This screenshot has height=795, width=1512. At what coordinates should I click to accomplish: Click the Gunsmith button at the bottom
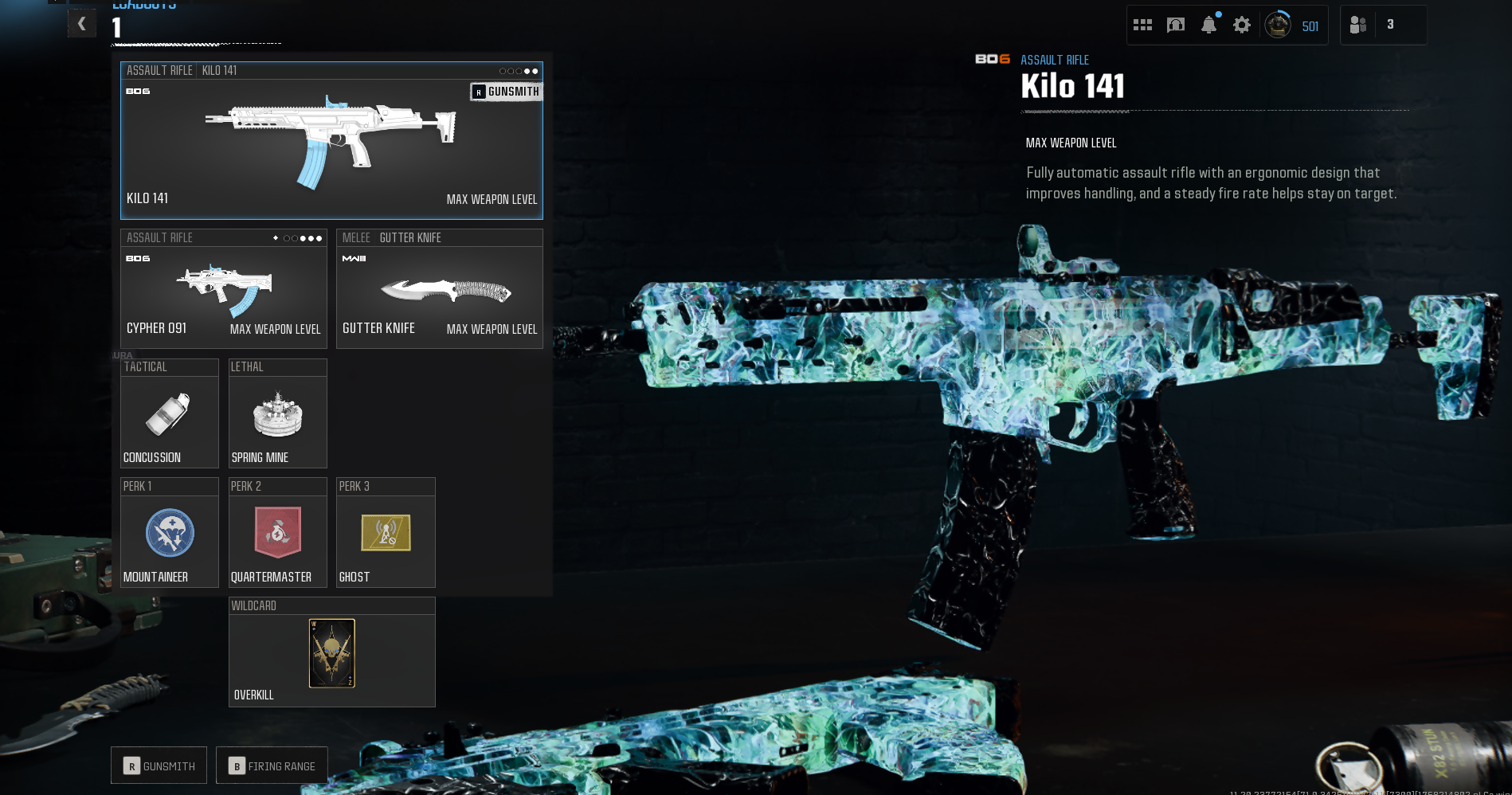[159, 766]
